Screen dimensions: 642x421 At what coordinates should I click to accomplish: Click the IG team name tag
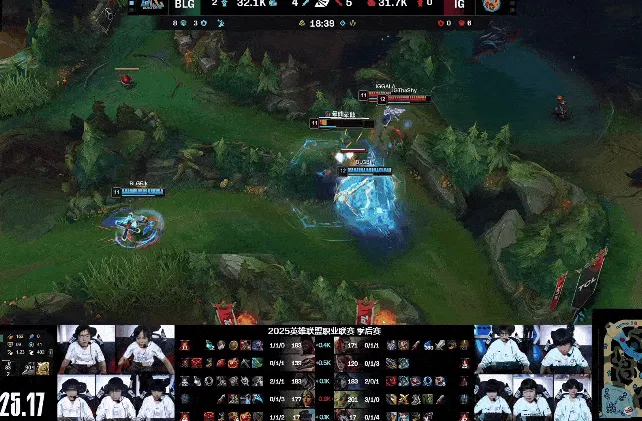[458, 5]
